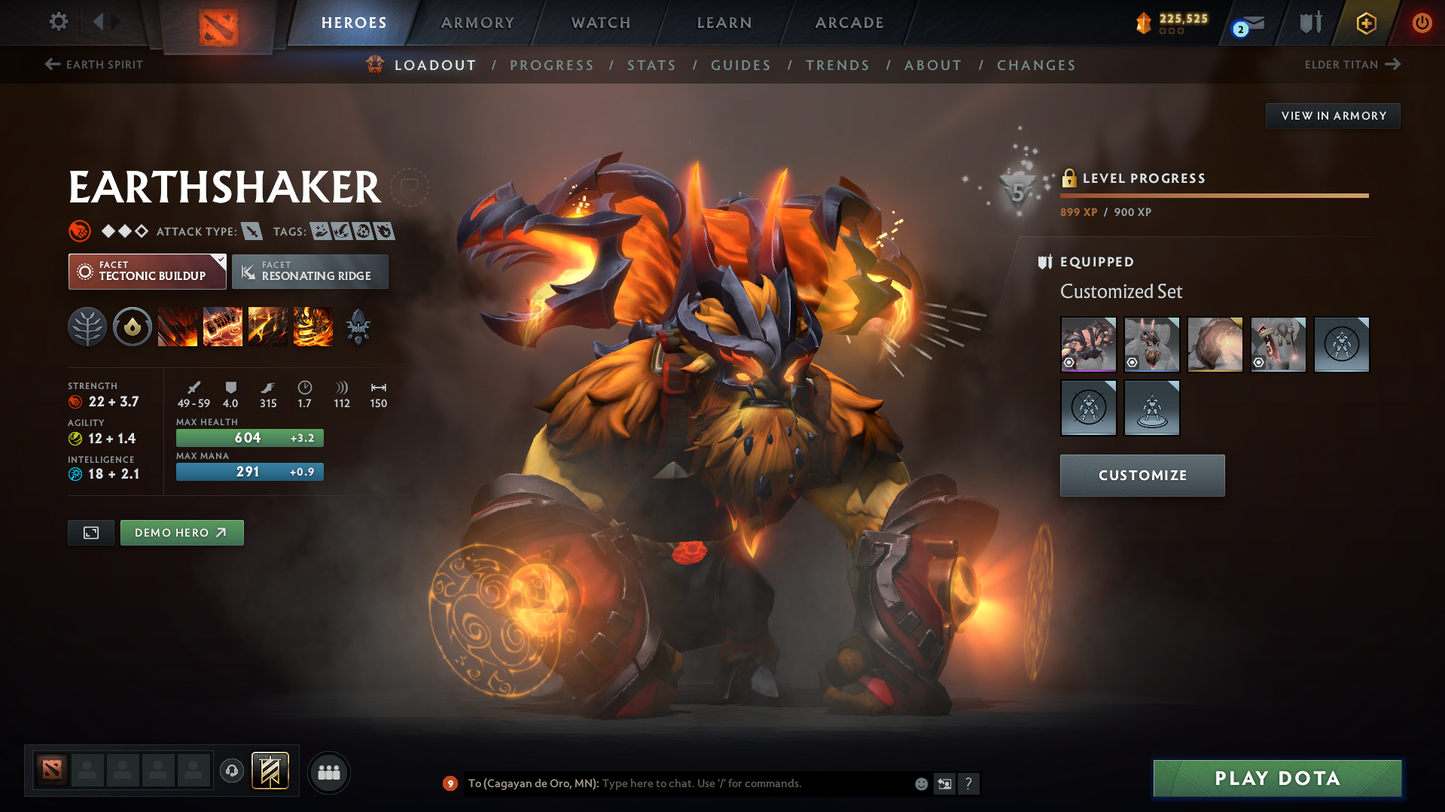
Task: Open the Arcade tab
Action: [x=849, y=23]
